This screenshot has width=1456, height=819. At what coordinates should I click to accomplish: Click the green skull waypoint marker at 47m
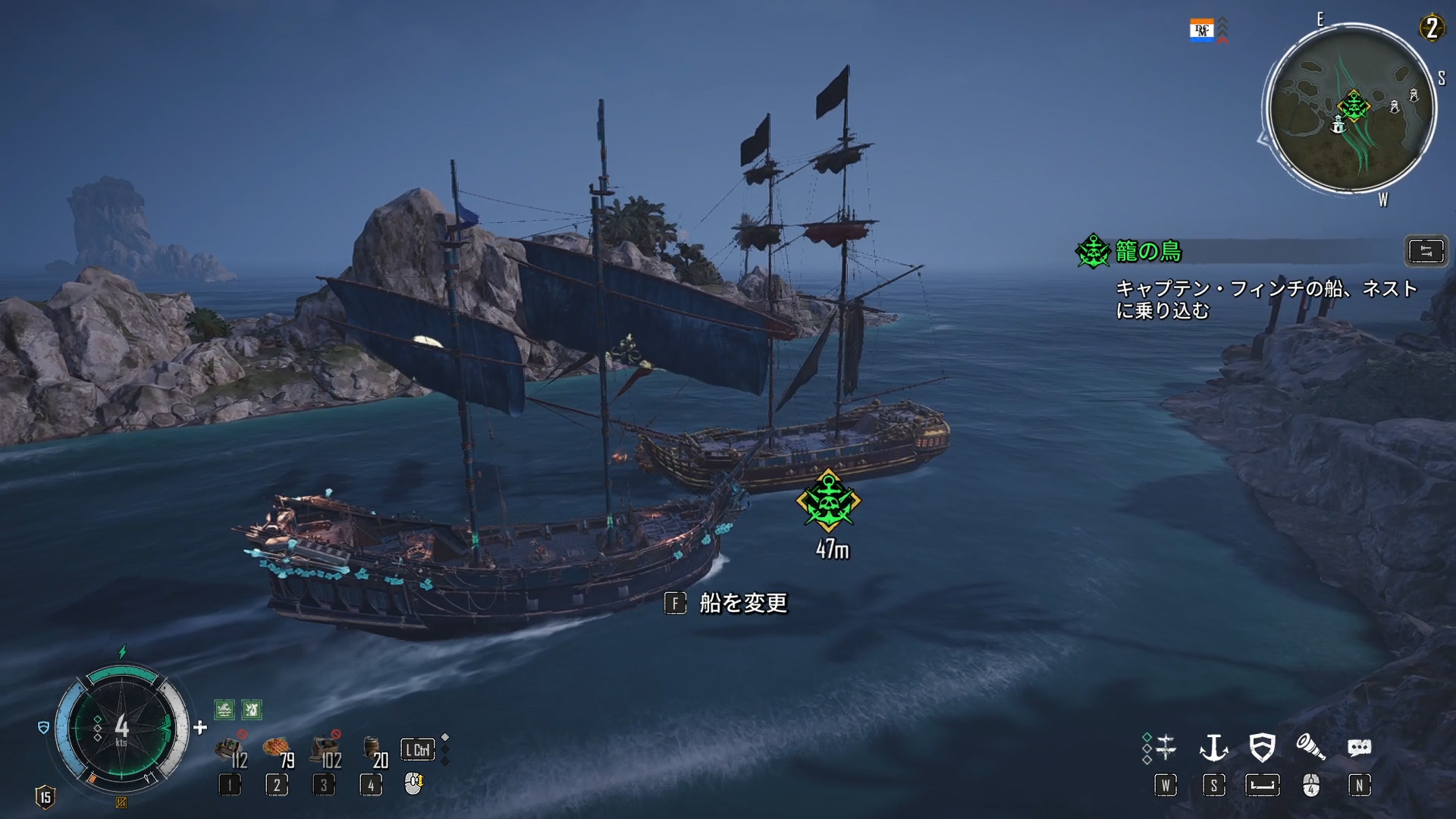click(x=828, y=500)
